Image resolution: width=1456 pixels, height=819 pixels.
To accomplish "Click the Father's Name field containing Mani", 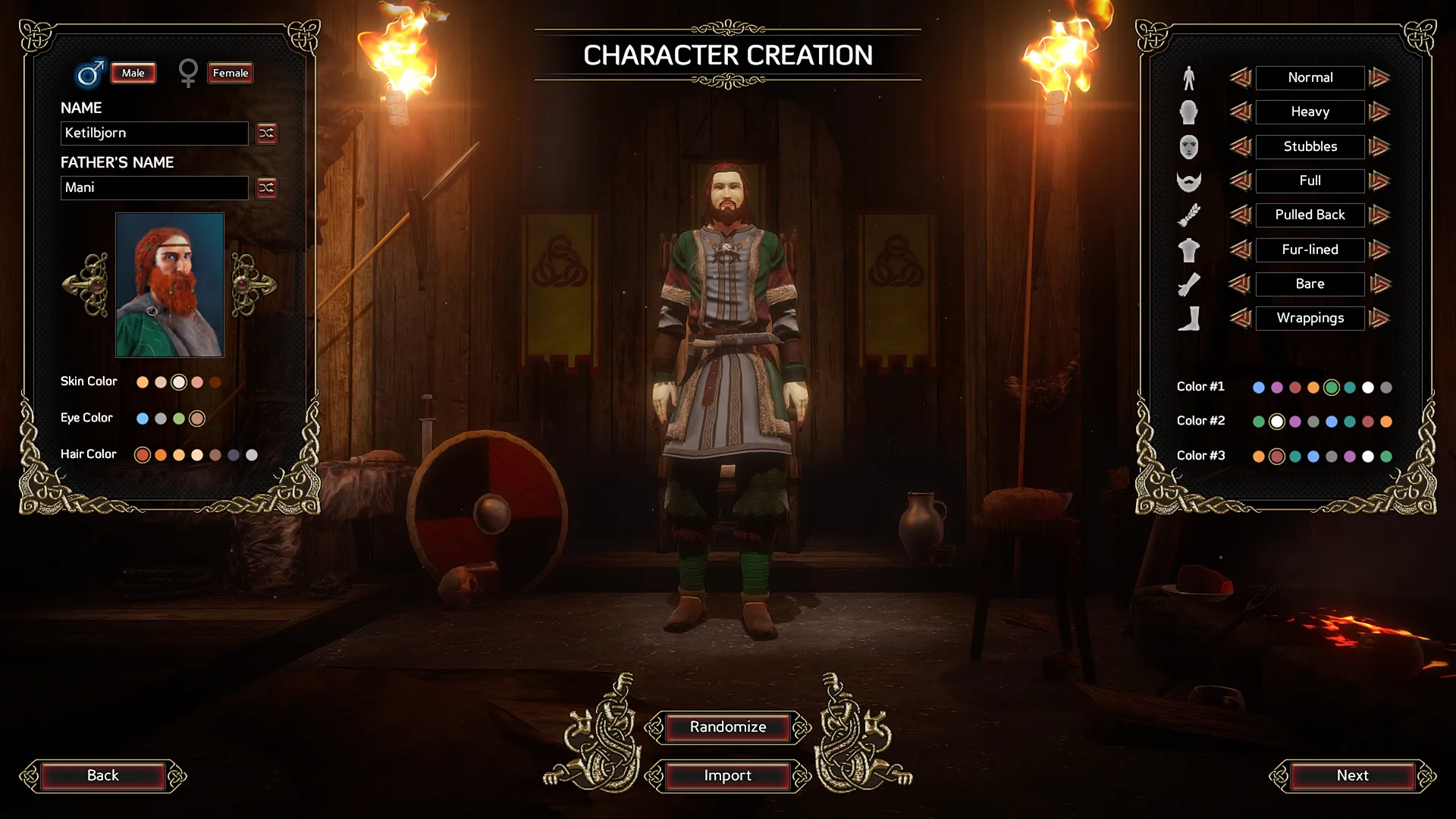I will point(154,188).
